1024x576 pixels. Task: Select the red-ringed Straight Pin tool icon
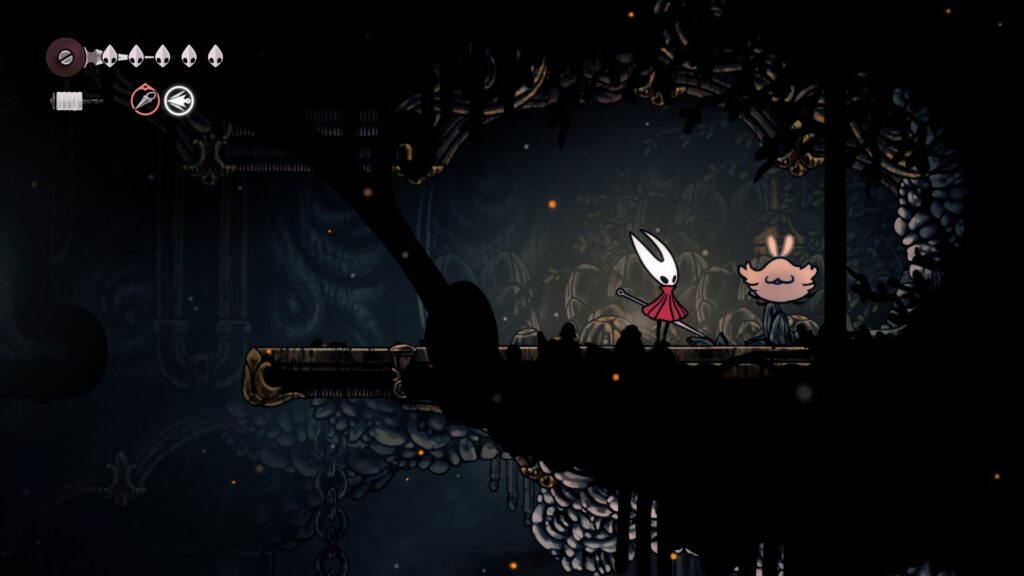pyautogui.click(x=145, y=100)
